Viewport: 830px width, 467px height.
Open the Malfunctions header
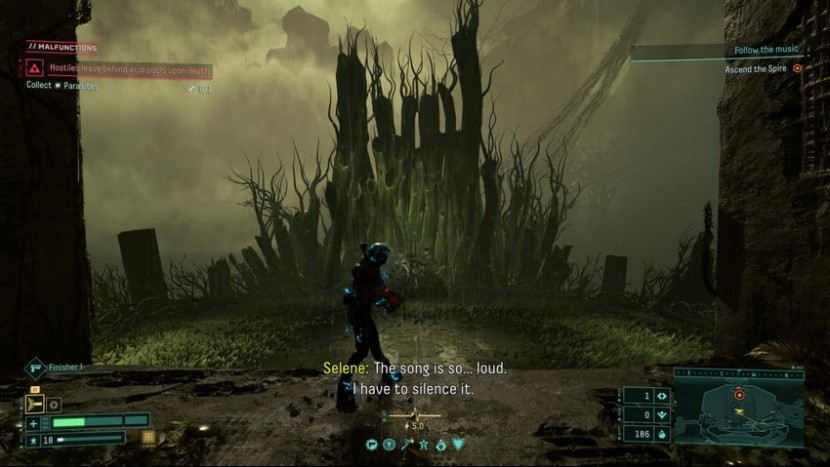click(62, 47)
